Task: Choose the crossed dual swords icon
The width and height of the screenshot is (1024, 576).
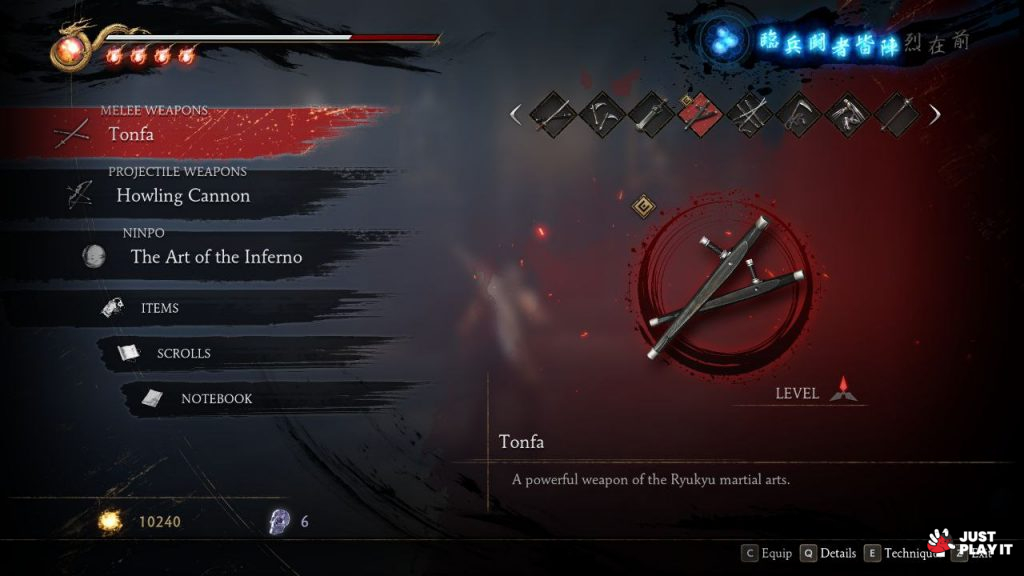Action: [749, 114]
